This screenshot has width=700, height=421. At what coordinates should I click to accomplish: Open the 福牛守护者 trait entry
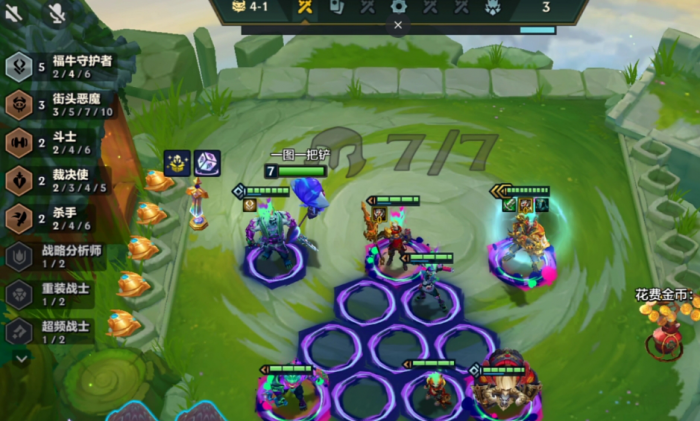[60, 66]
